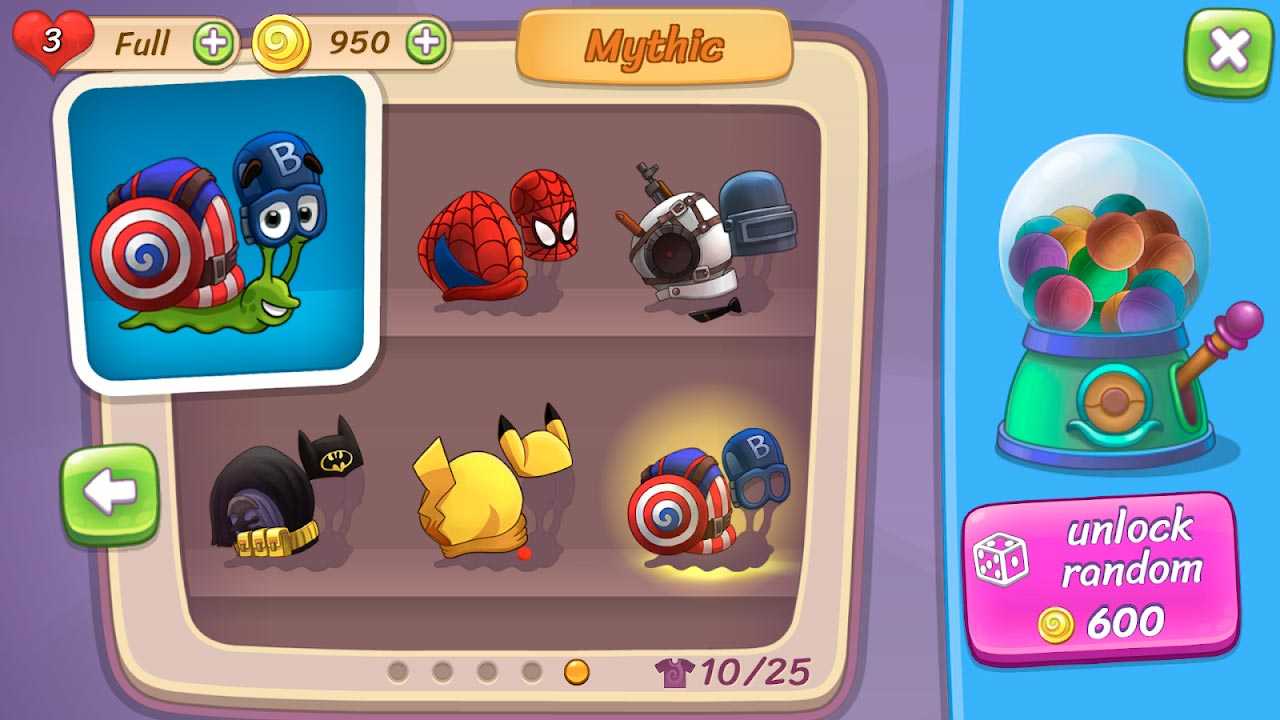Tap the large snail preview portrait
Viewport: 1280px width, 720px height.
tap(219, 232)
